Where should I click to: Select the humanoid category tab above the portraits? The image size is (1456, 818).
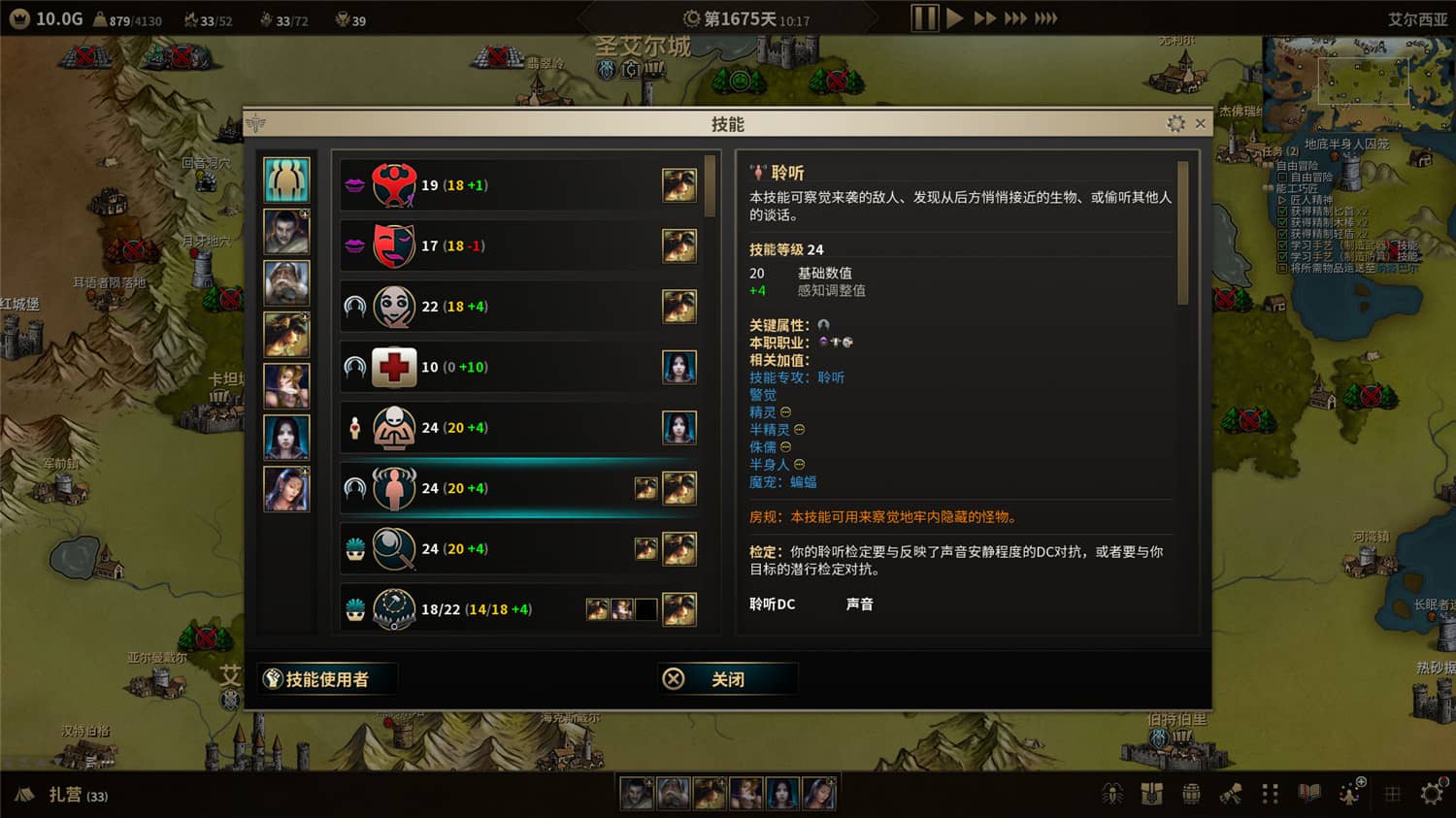click(x=286, y=177)
